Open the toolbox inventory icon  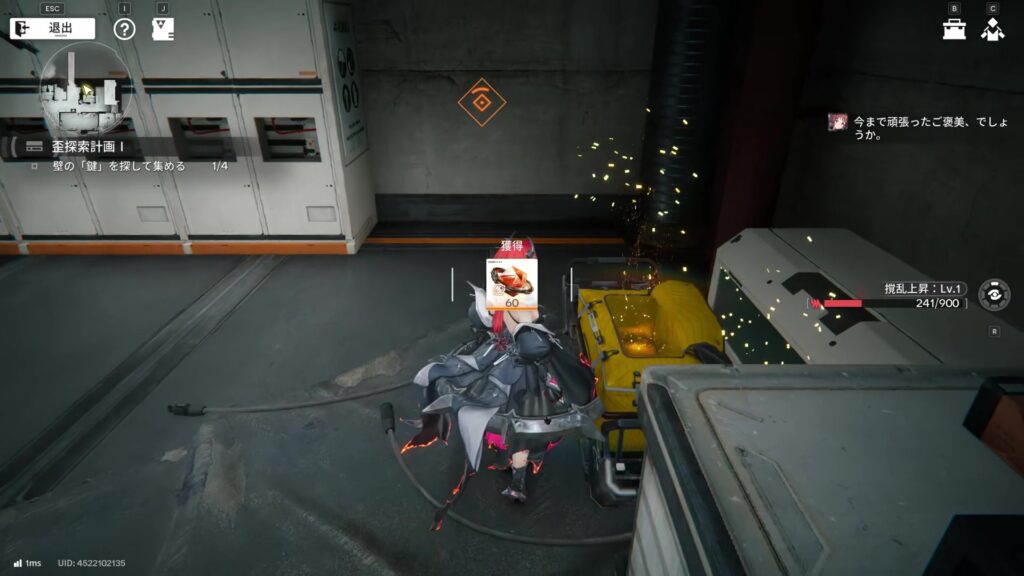[954, 29]
